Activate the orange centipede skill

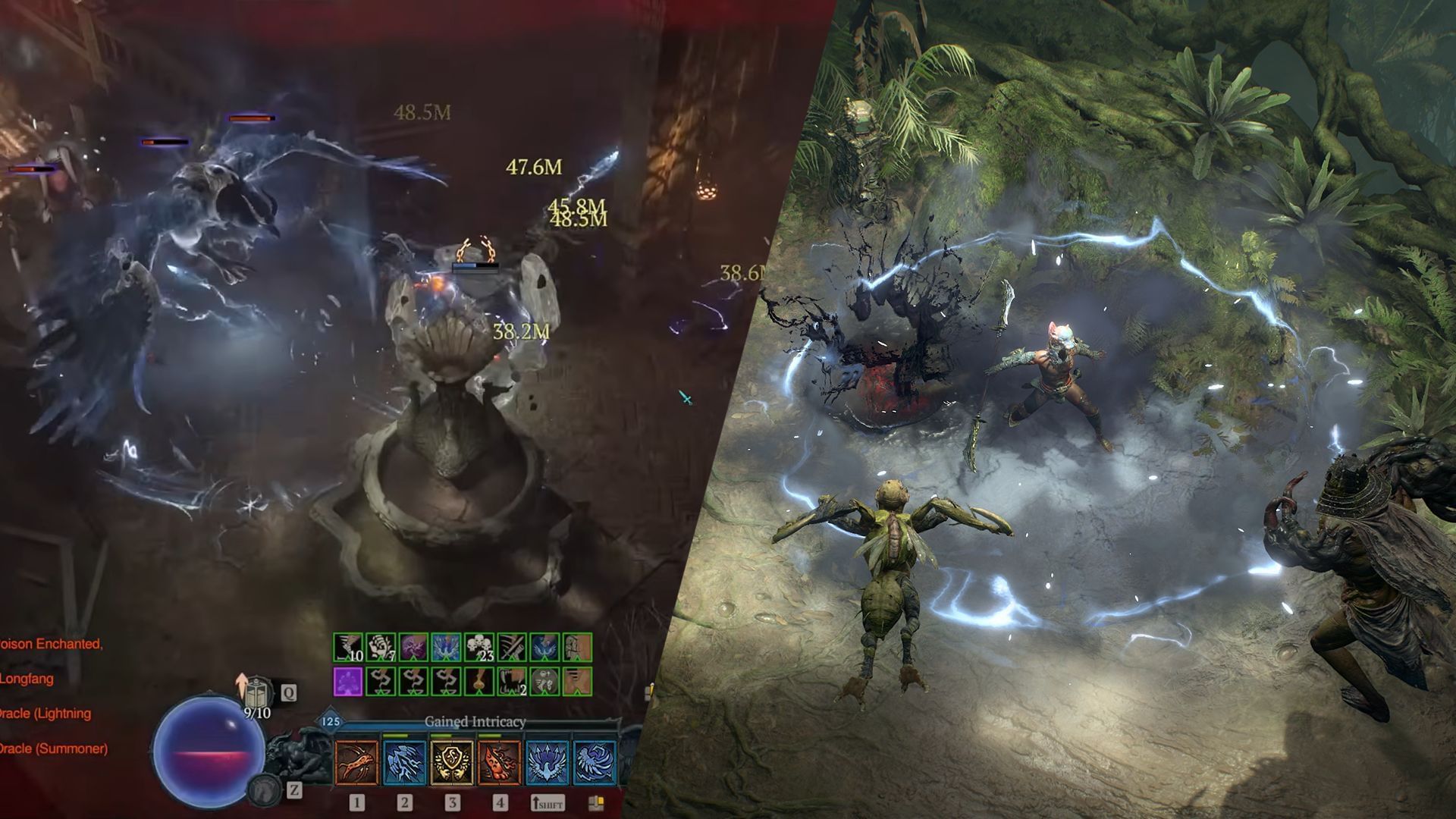(x=356, y=762)
